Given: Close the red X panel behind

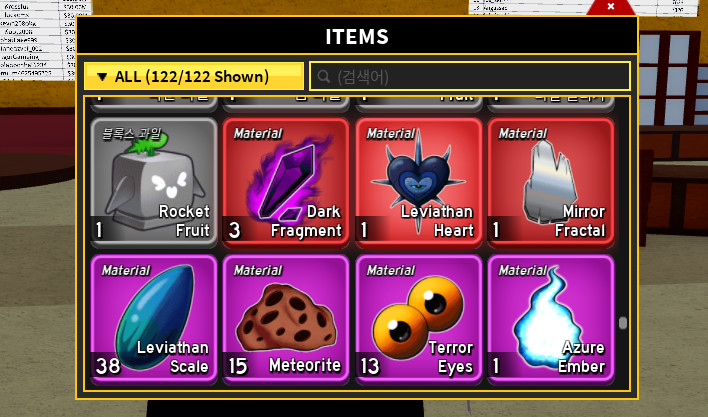Looking at the screenshot, I should [611, 7].
